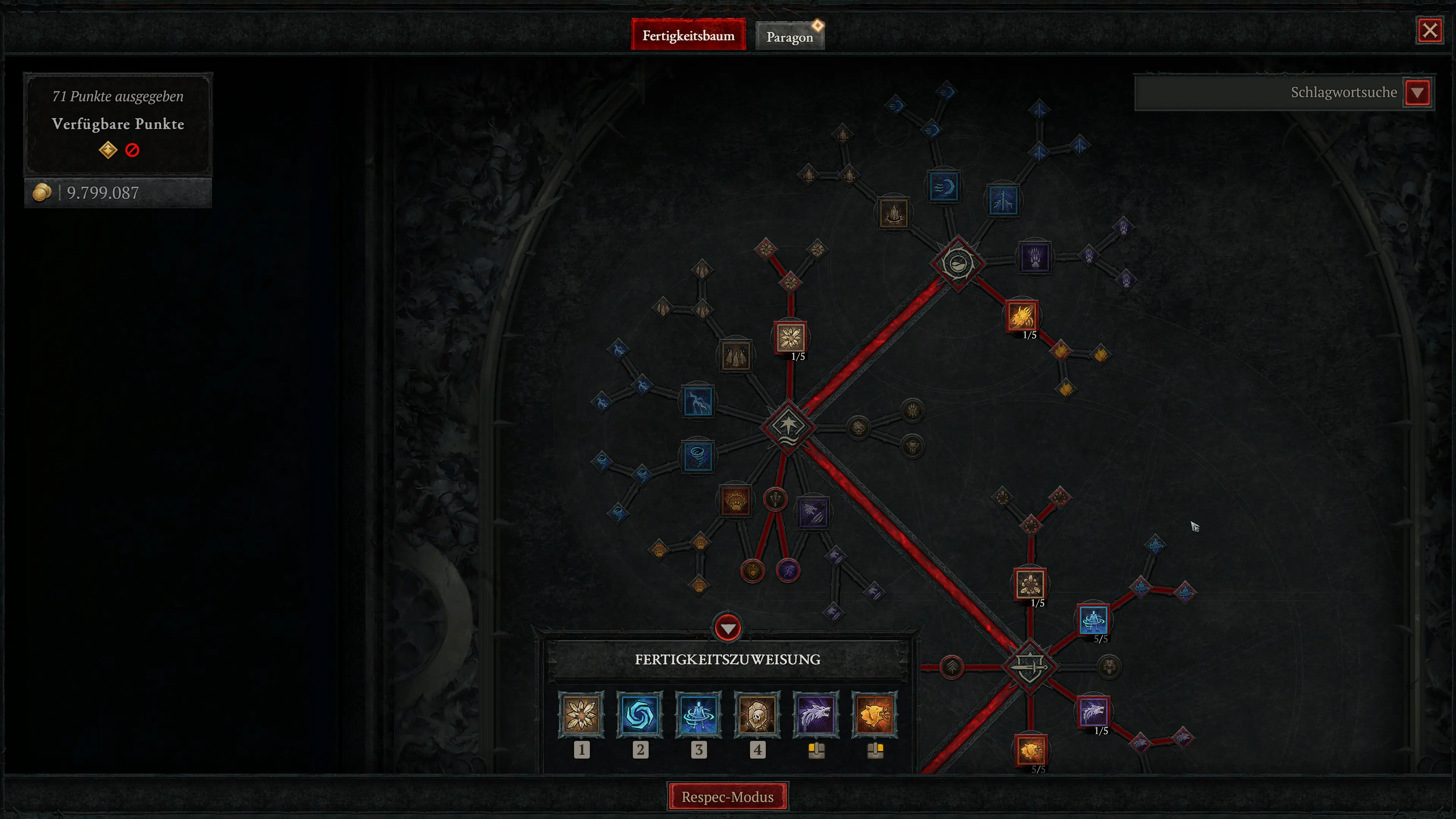Activate Respec-Modus at the bottom
The height and width of the screenshot is (819, 1456).
coord(728,797)
